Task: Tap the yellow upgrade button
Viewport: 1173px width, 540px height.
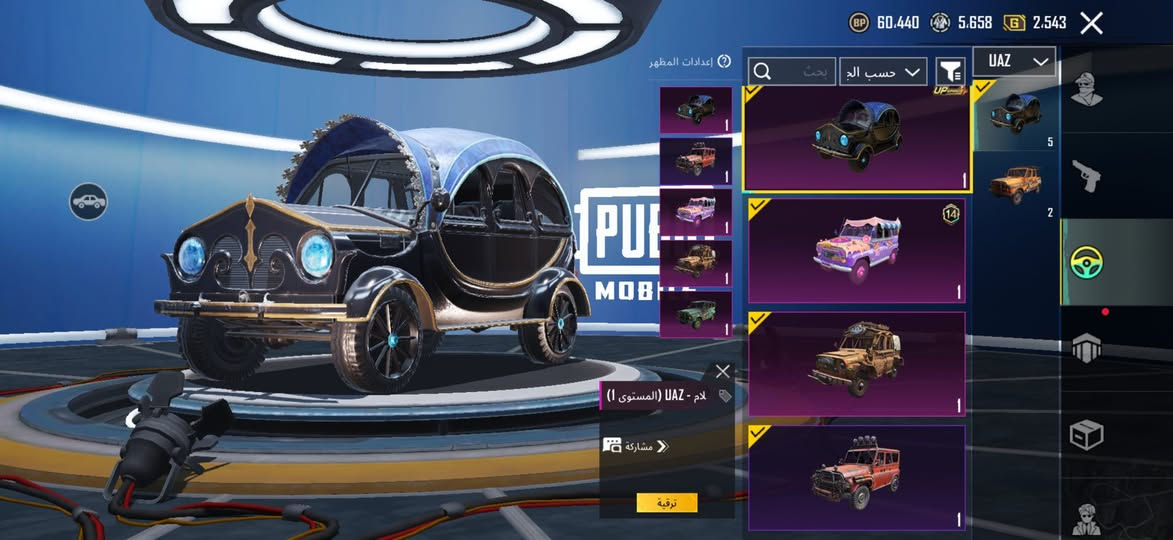Action: click(667, 503)
